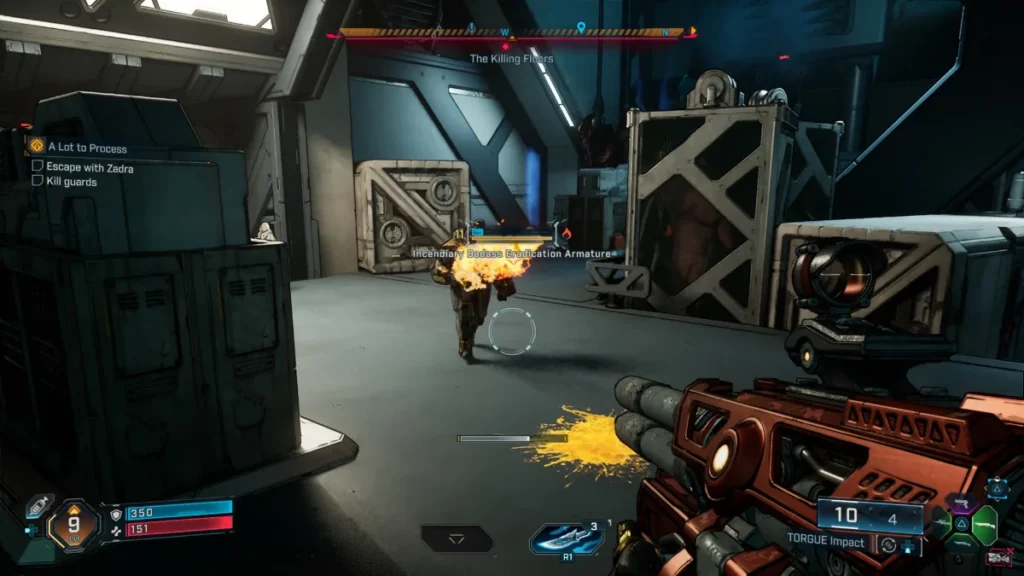Select the right-hand weapon slot on the wheel

click(x=985, y=524)
